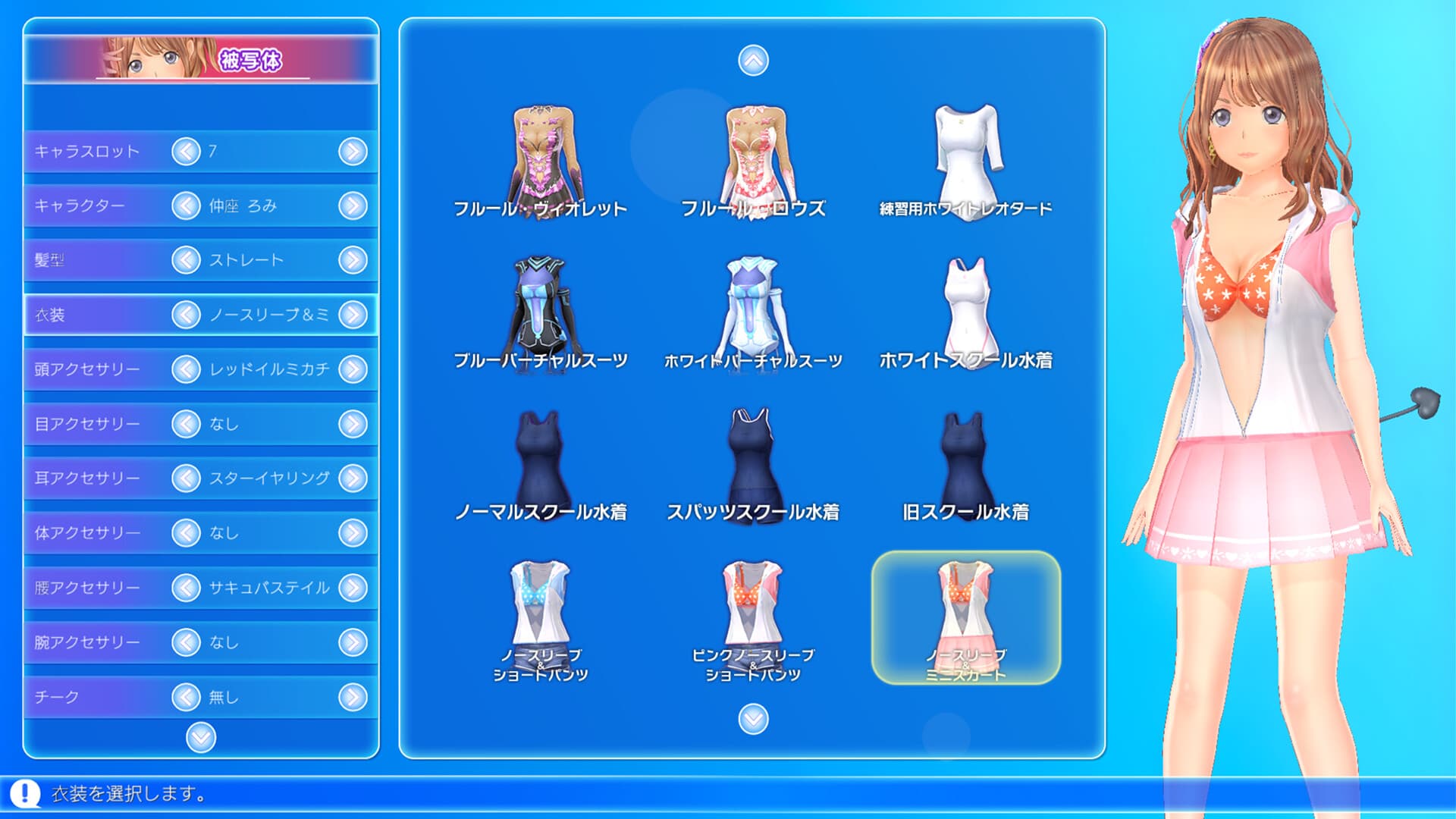The image size is (1456, 819).
Task: Switch 頭アクセサリー with the right arrow
Action: point(353,369)
